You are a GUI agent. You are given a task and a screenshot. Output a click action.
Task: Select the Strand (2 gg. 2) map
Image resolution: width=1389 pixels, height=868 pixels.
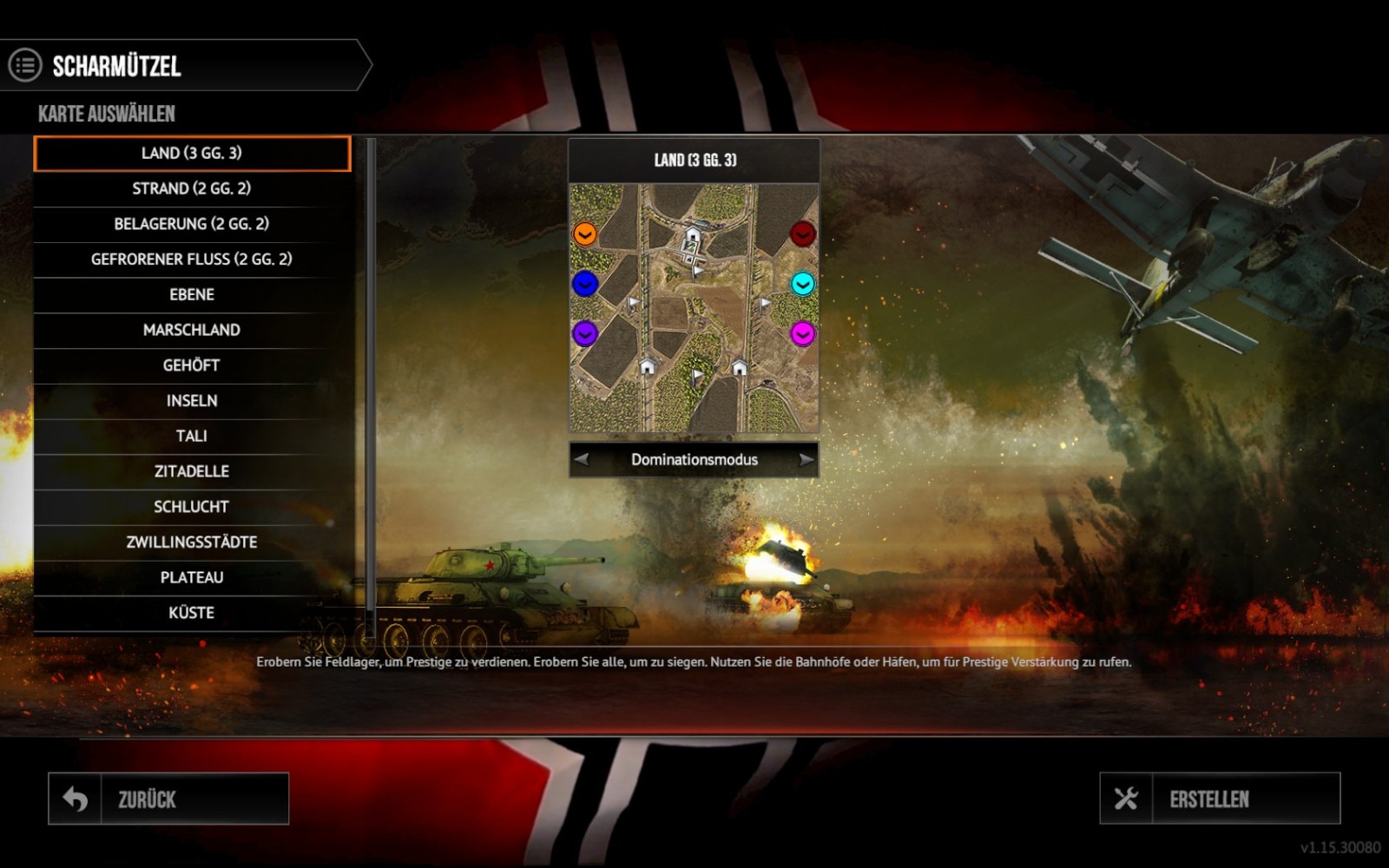[x=192, y=188]
